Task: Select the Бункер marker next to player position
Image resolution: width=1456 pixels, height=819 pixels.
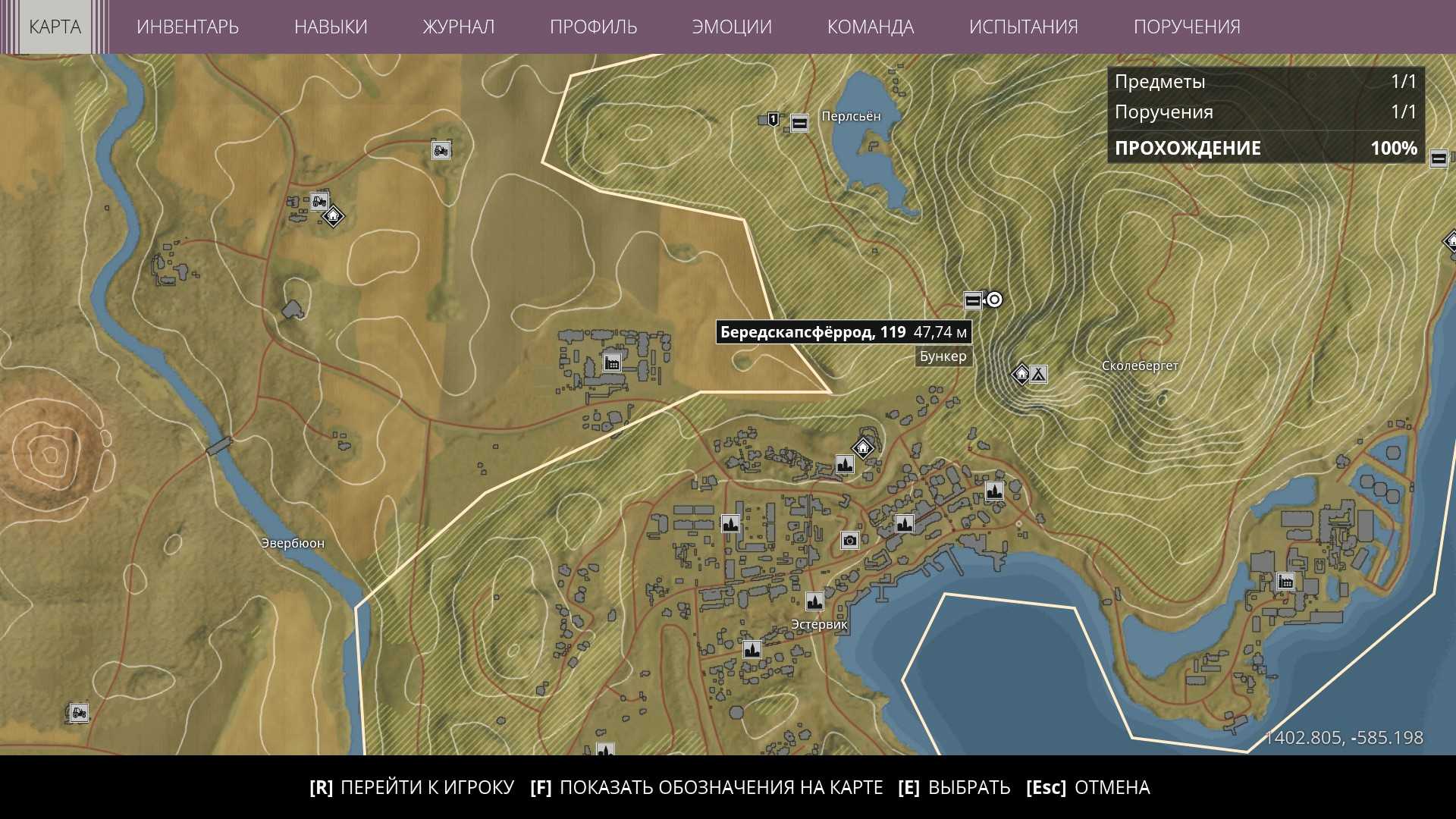Action: coord(972,301)
